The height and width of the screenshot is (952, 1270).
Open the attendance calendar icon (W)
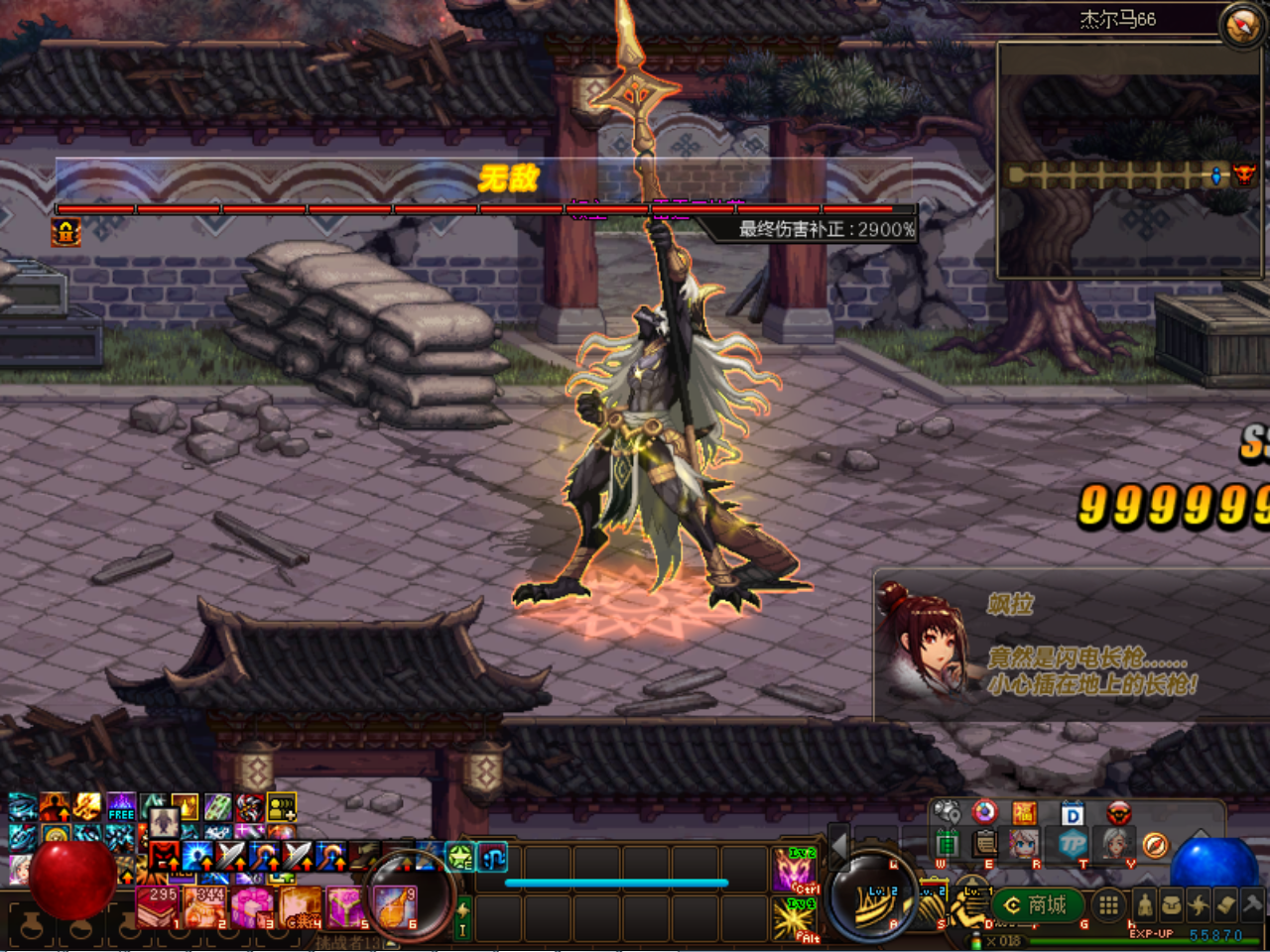[949, 844]
